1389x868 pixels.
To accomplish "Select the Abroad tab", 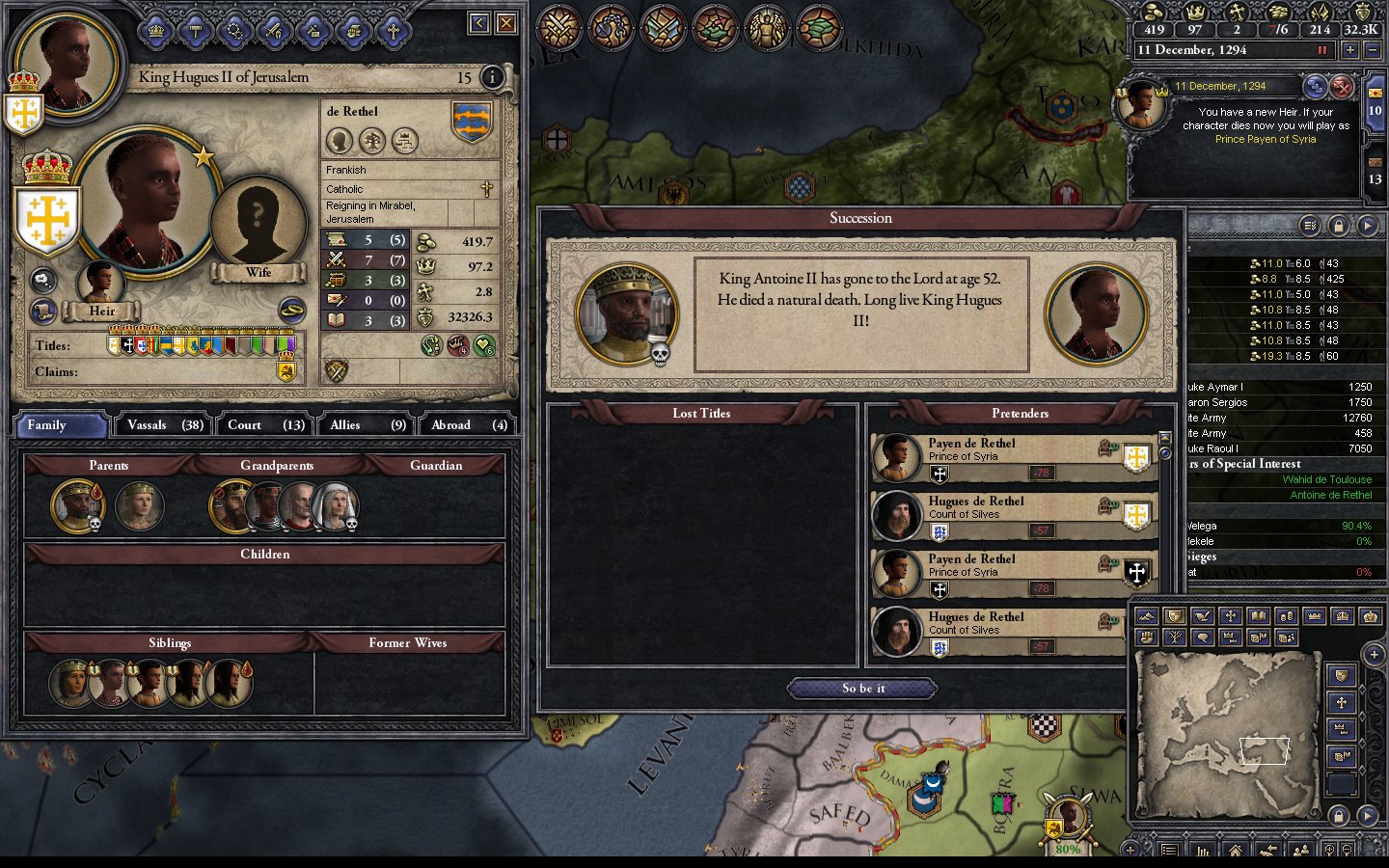I will coord(469,425).
